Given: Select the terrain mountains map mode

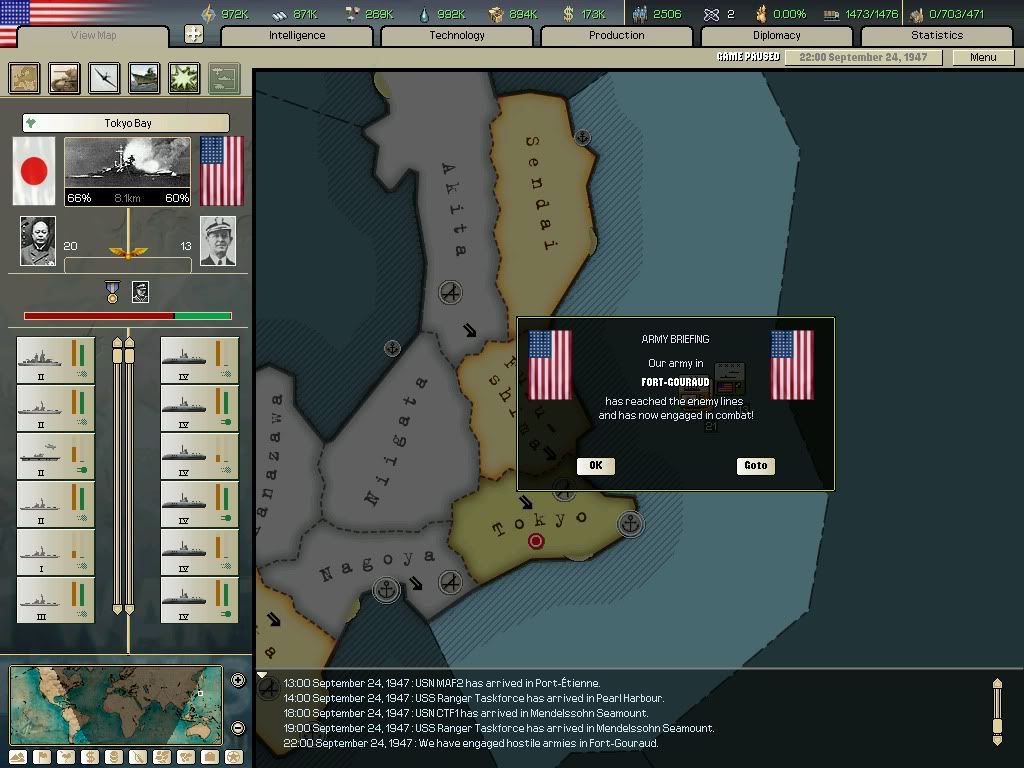Looking at the screenshot, I should click(x=18, y=757).
